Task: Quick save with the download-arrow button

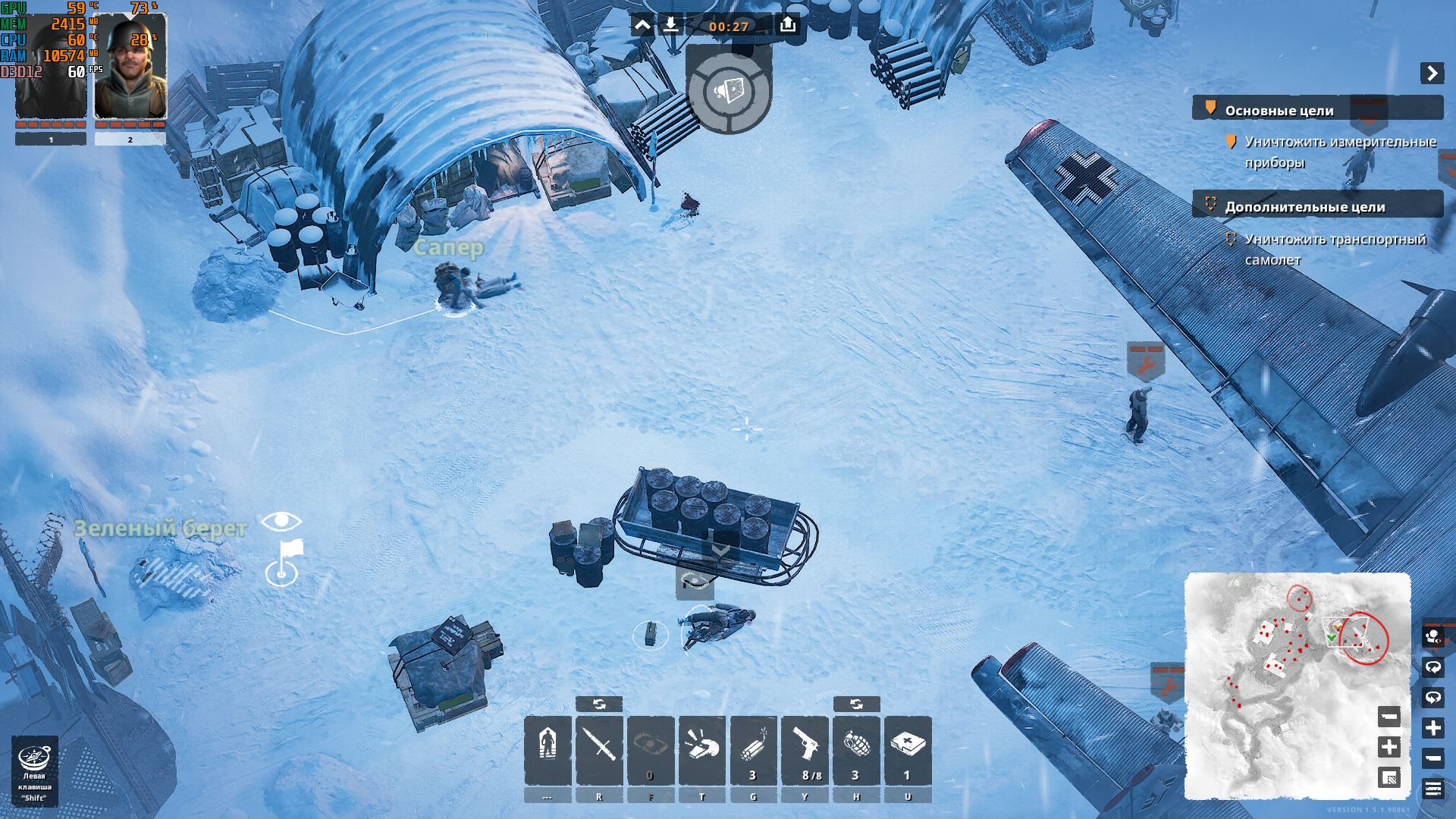Action: coord(670,26)
